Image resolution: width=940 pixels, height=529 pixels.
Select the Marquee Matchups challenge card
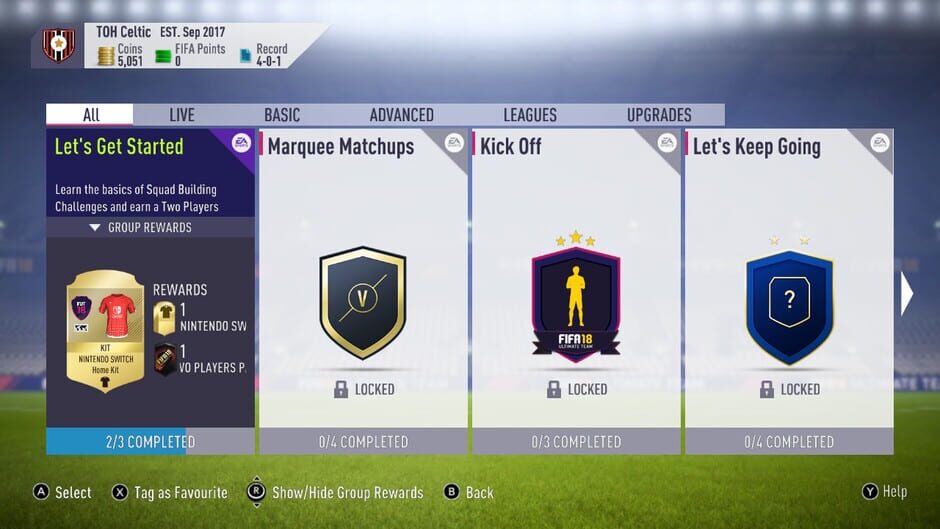tap(363, 290)
